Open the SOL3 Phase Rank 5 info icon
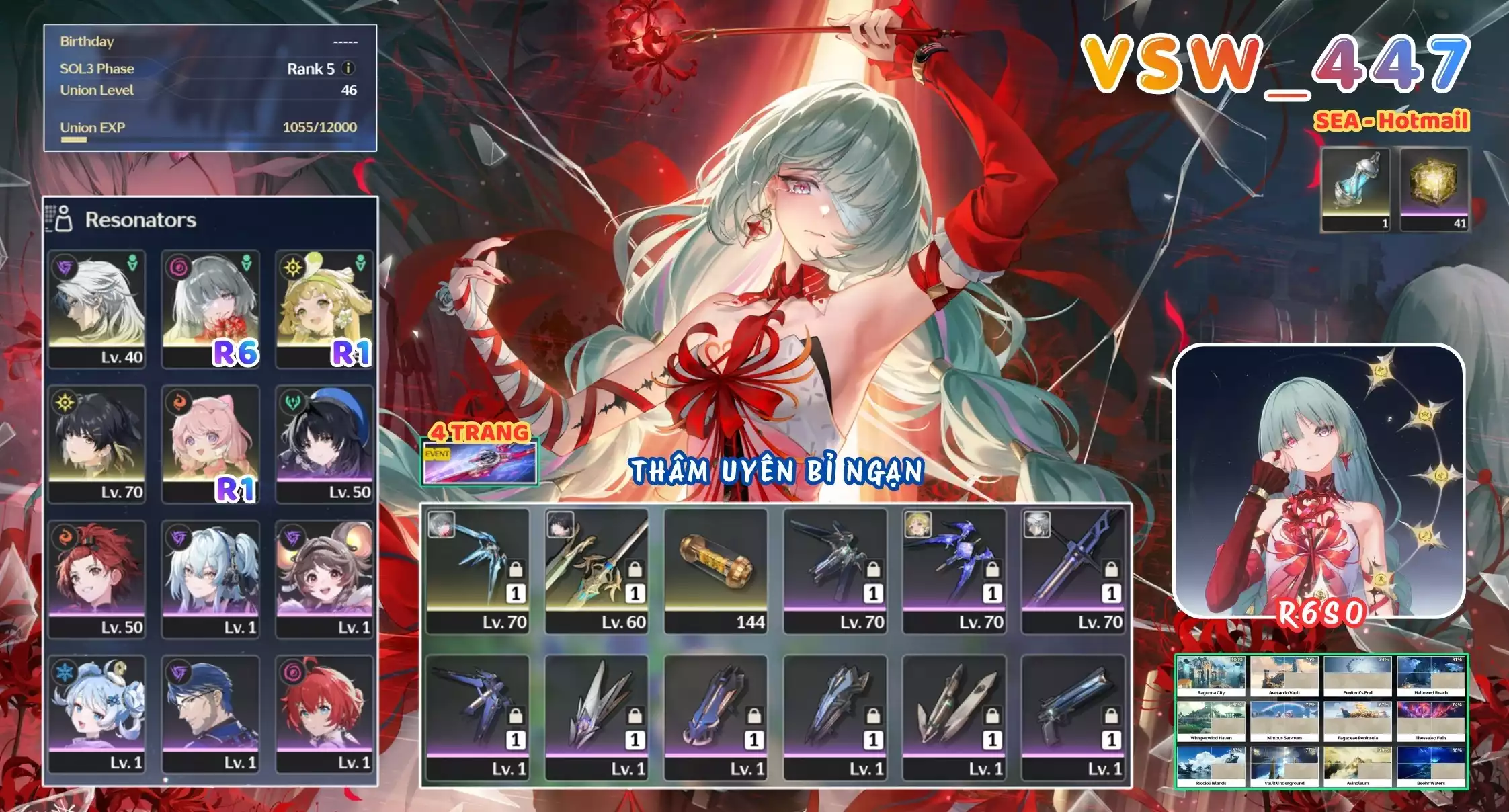The width and height of the screenshot is (1509, 812). pos(347,69)
